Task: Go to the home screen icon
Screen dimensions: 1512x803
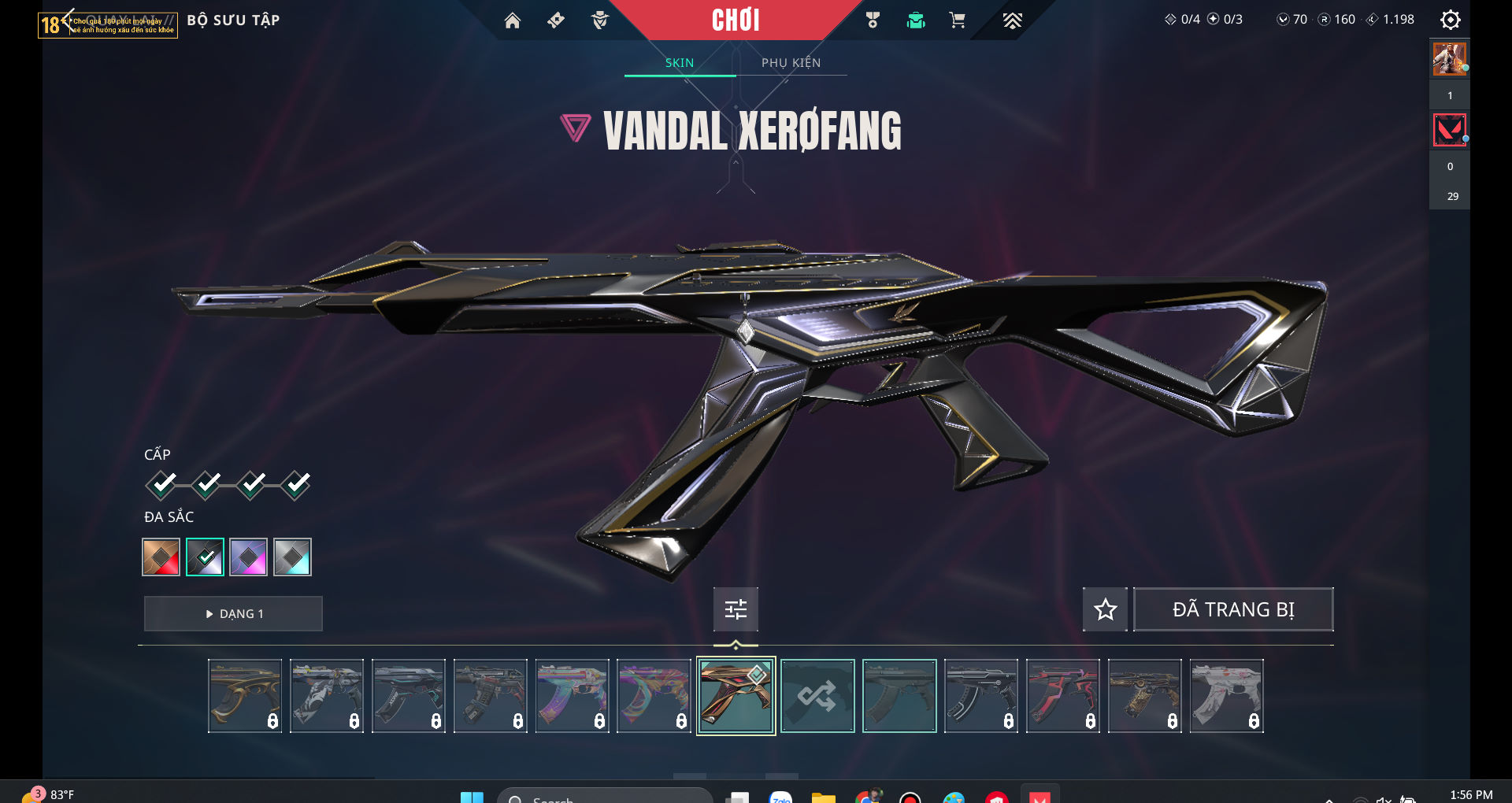Action: pos(513,20)
